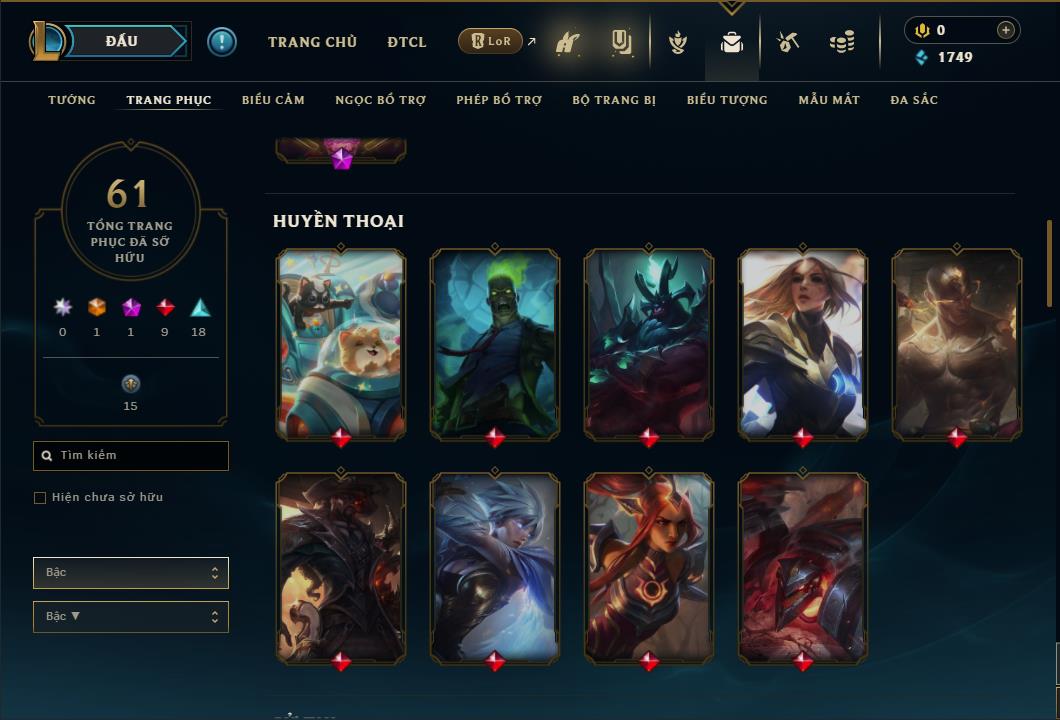Toggle the Hiện chưa sở hữu checkbox
This screenshot has width=1060, height=720.
(x=40, y=498)
